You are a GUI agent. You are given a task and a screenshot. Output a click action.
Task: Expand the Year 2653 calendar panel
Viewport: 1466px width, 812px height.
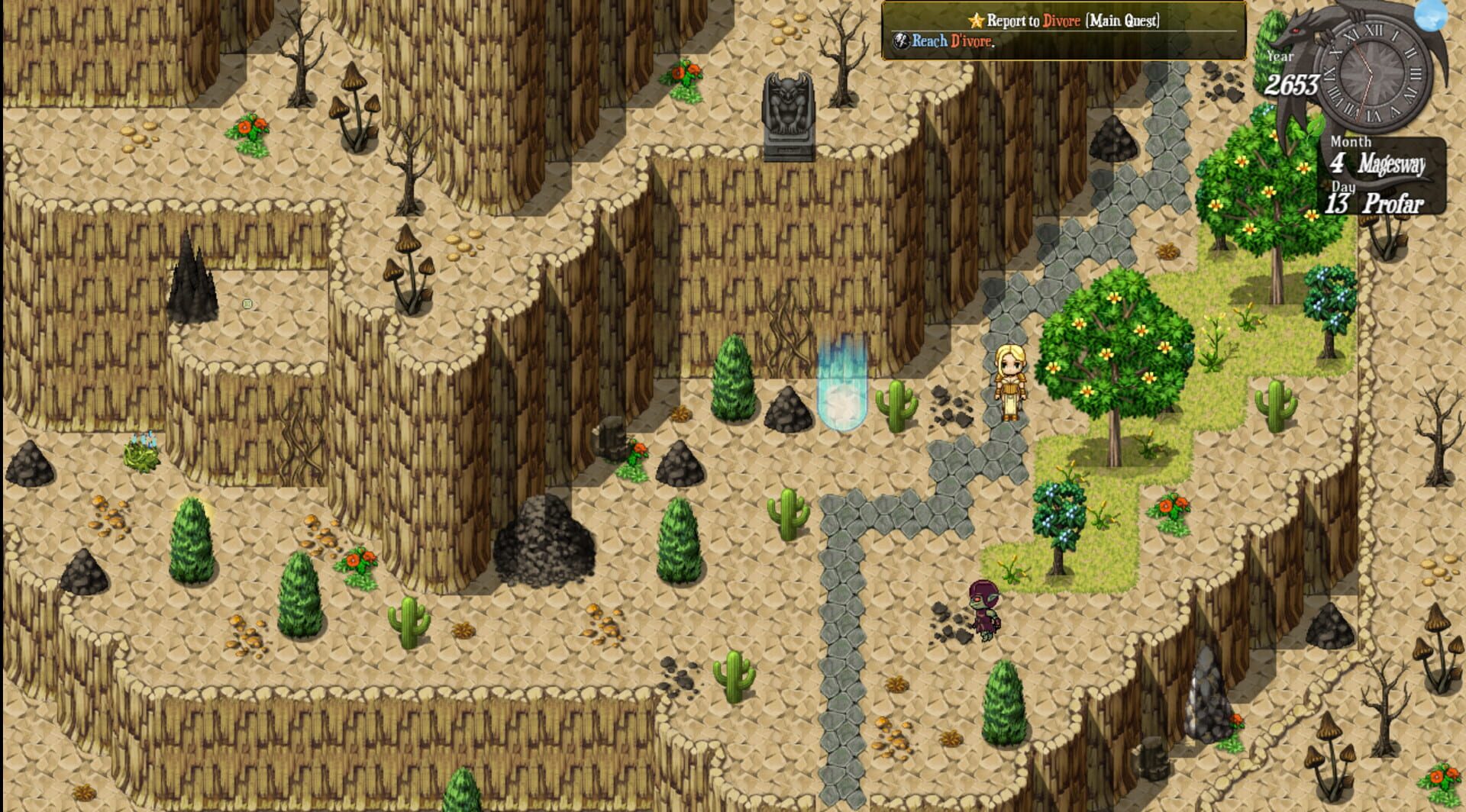coord(1290,72)
